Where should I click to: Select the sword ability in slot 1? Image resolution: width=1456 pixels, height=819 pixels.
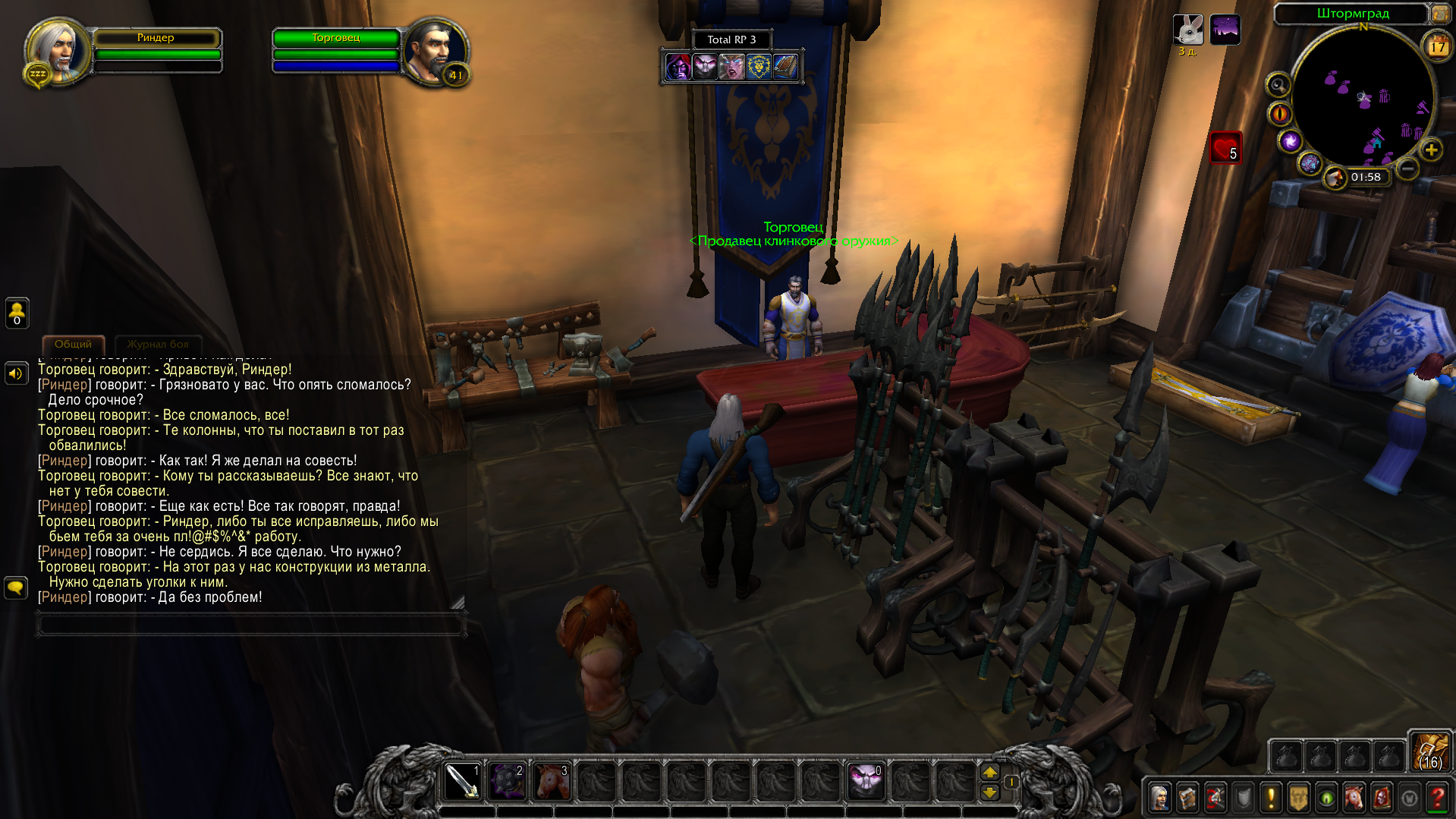(x=462, y=781)
